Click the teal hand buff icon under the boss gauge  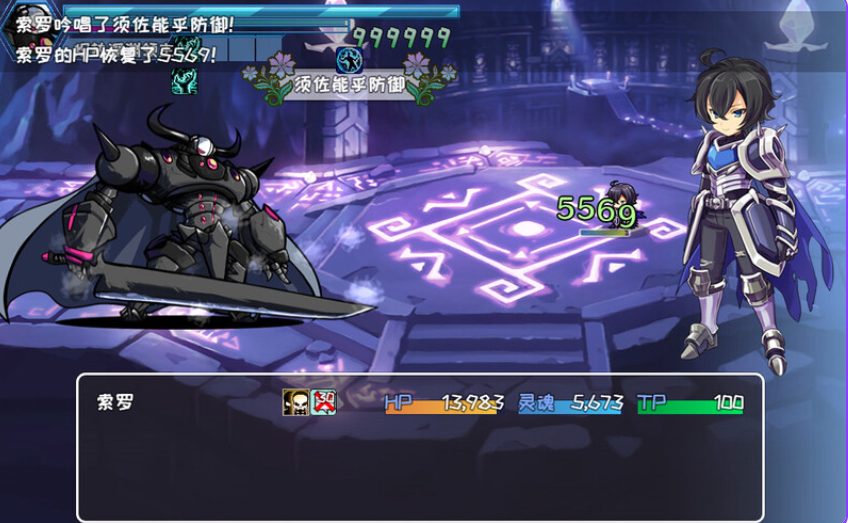(x=184, y=81)
